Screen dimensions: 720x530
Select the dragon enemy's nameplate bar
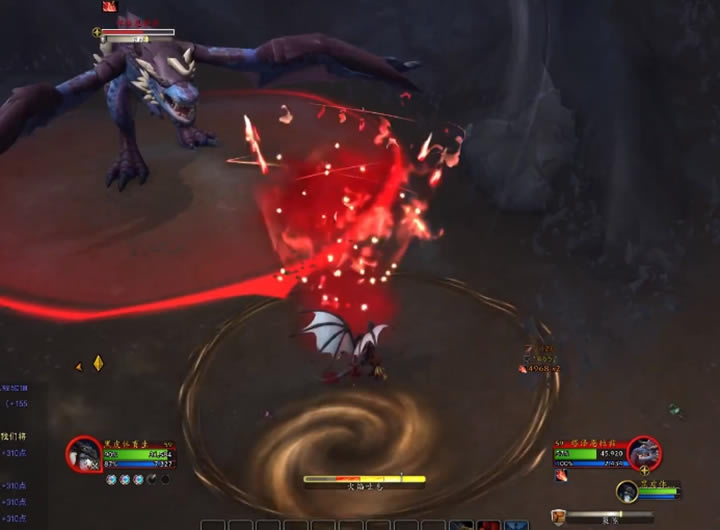(x=138, y=33)
